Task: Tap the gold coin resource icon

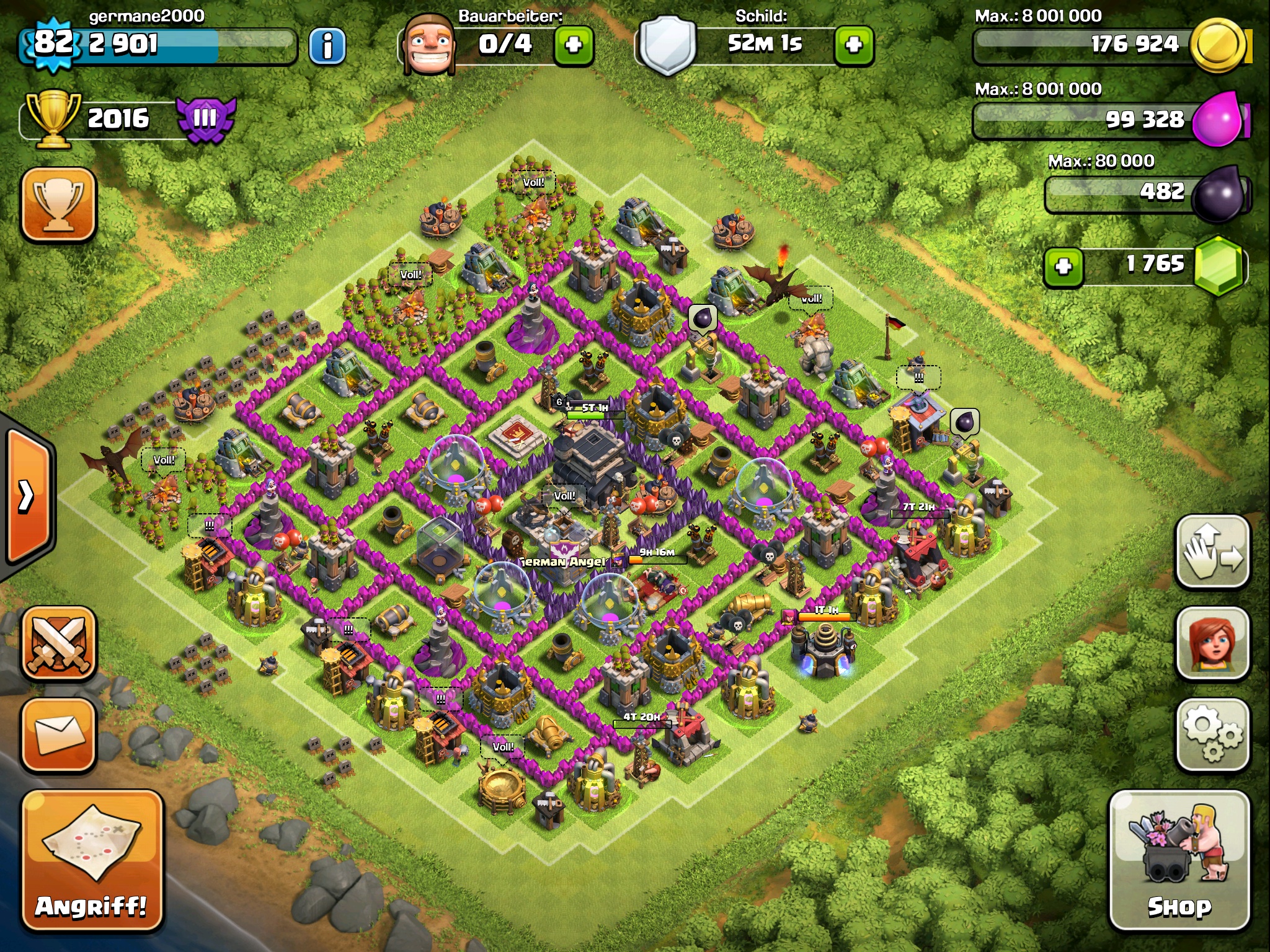Action: pyautogui.click(x=1219, y=45)
